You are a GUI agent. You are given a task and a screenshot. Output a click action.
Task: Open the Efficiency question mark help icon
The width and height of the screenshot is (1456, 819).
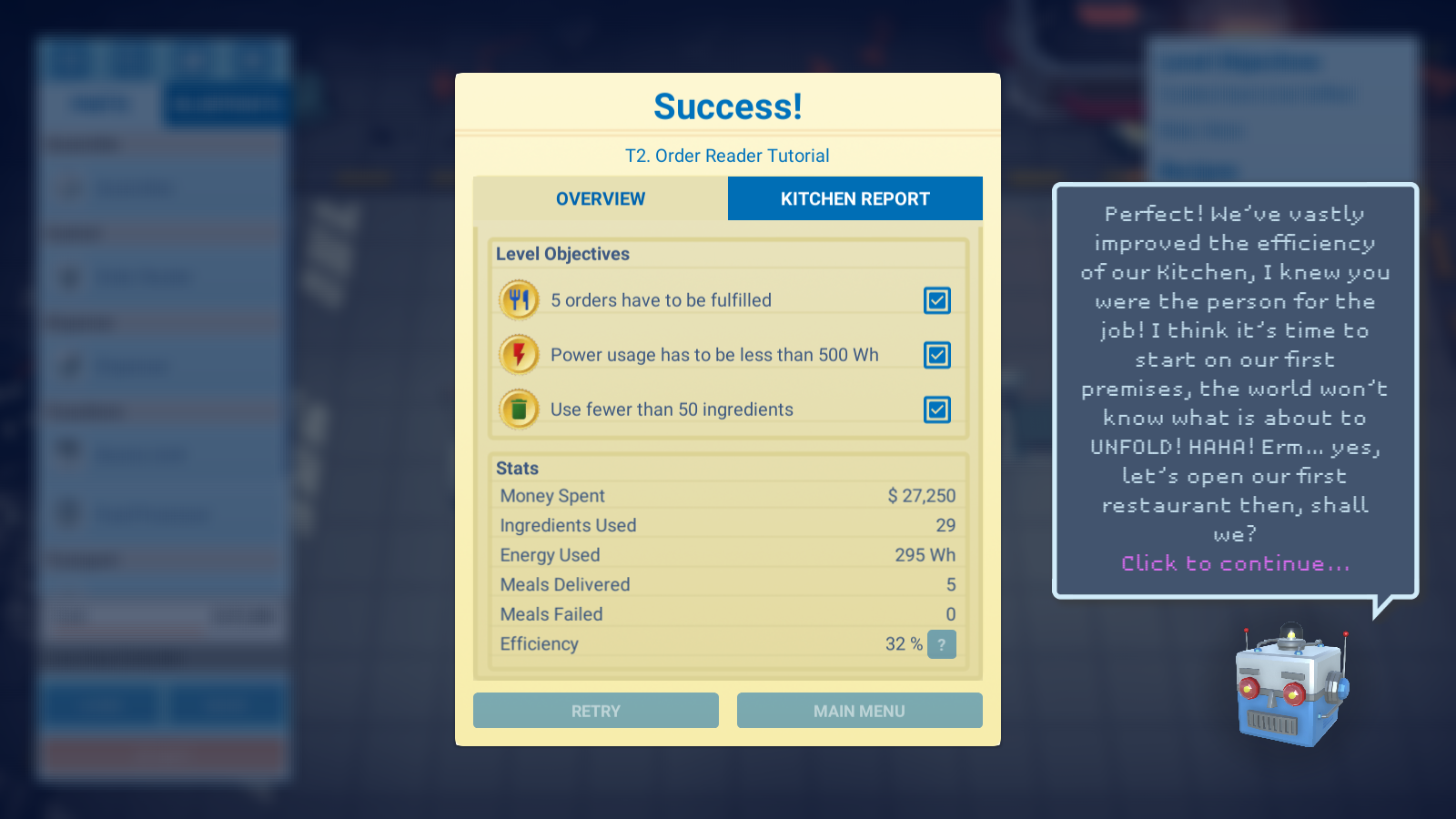click(x=942, y=644)
